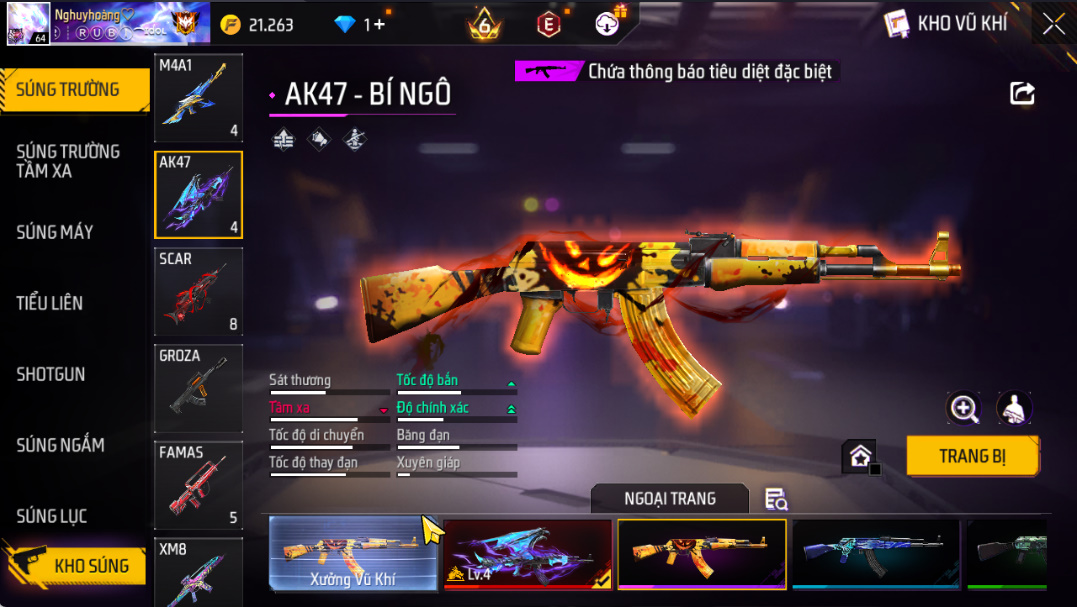The image size is (1077, 607).
Task: Equip the skin with Trang Bị button
Action: pyautogui.click(x=972, y=456)
